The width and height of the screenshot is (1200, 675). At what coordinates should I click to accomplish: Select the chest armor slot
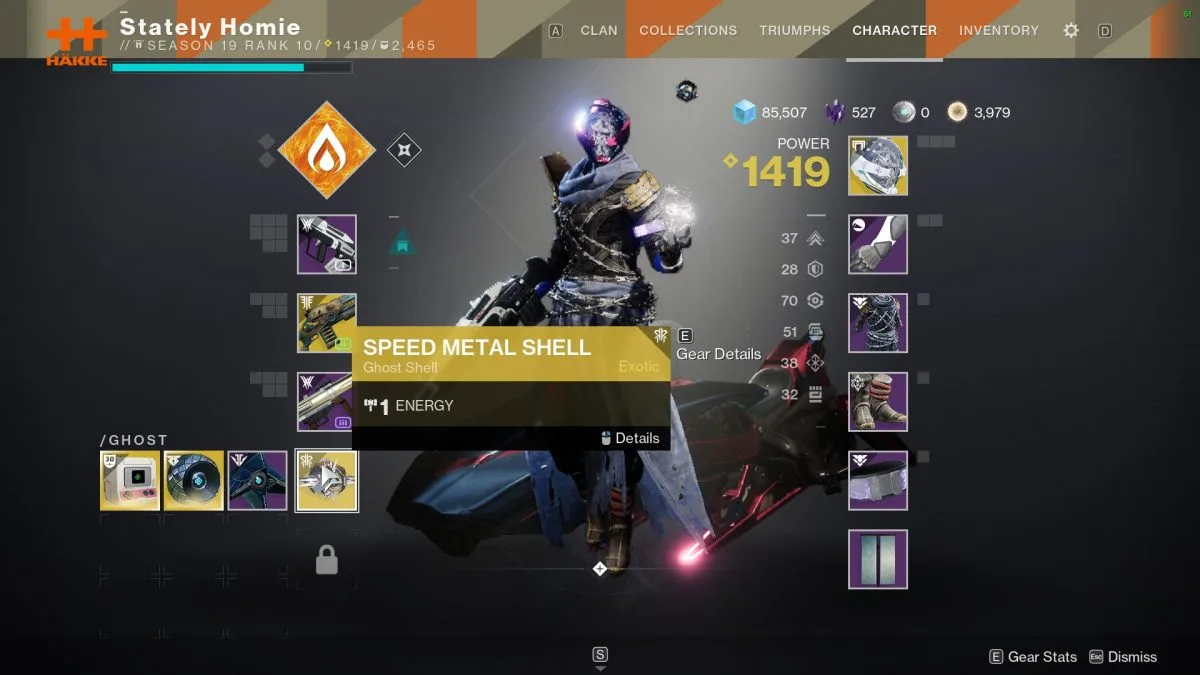[878, 323]
